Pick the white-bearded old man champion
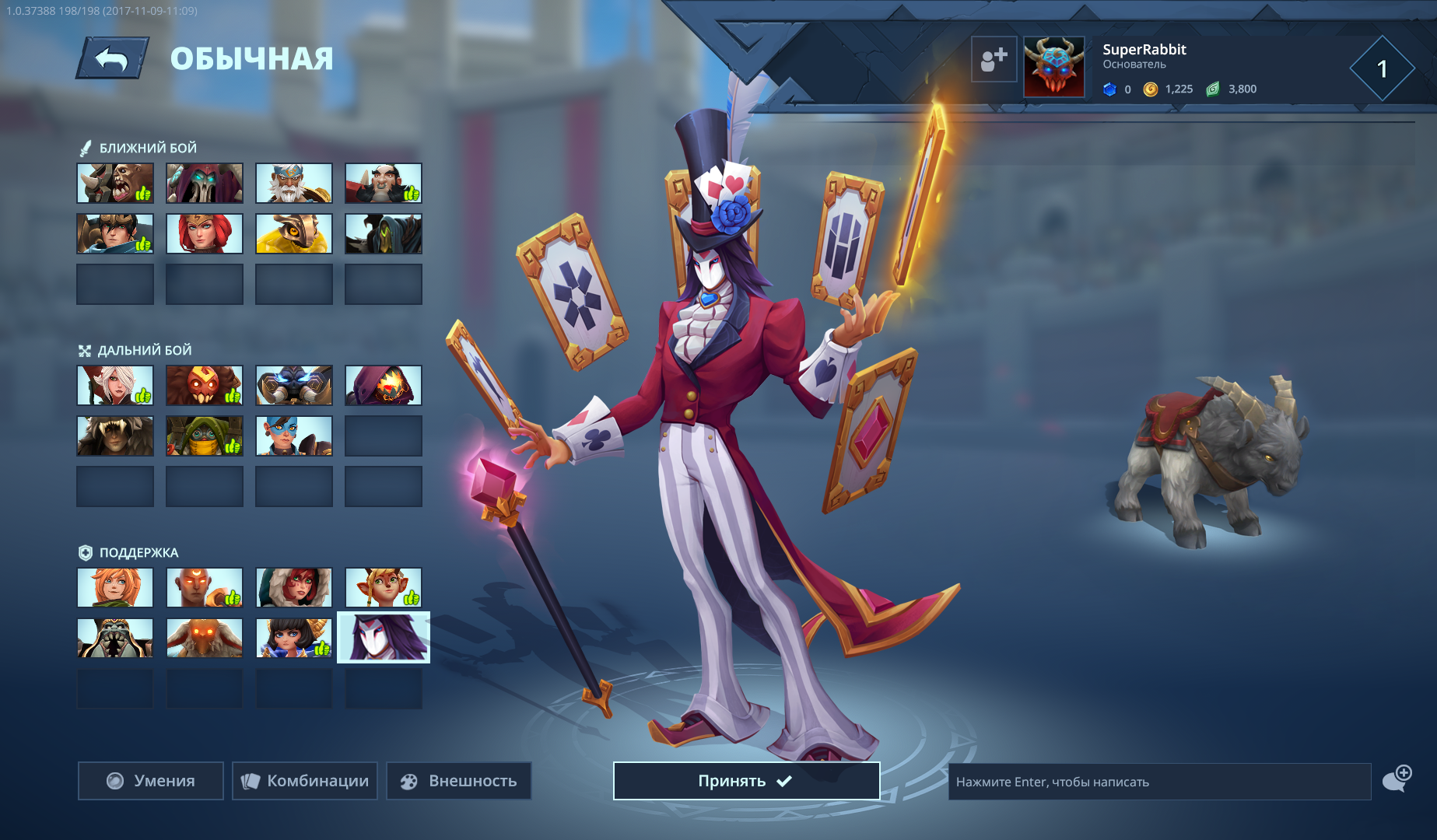The height and width of the screenshot is (840, 1437). [294, 184]
